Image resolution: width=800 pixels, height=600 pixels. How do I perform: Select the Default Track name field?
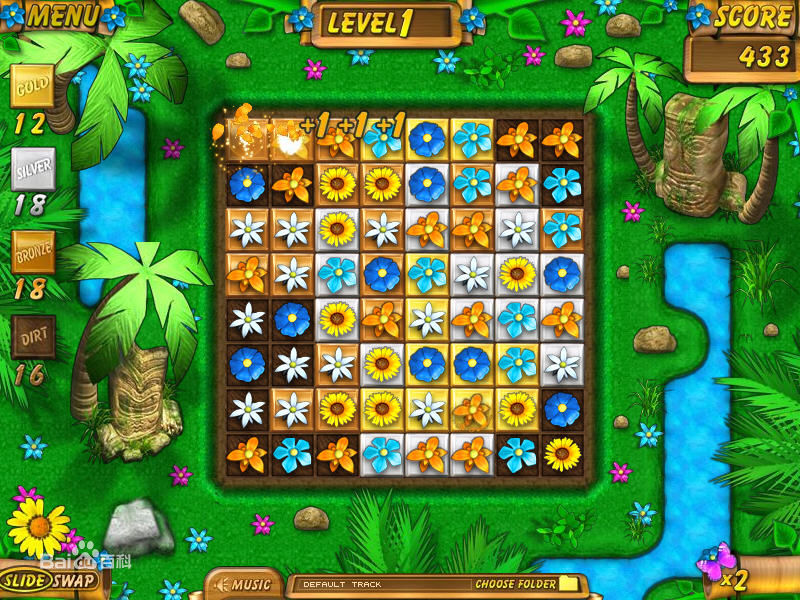(x=380, y=584)
